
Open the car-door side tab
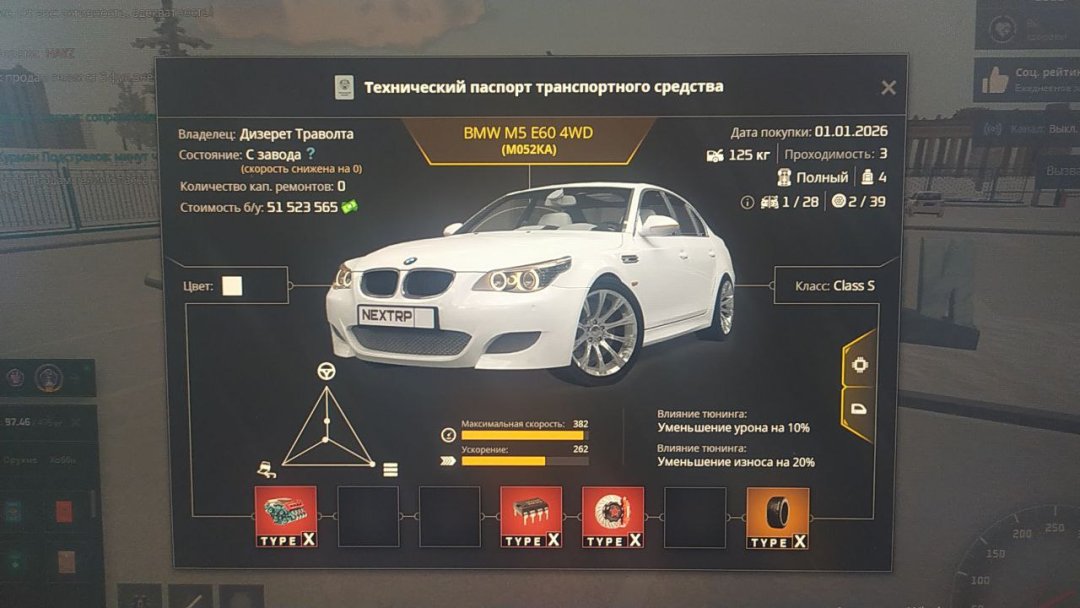tap(860, 408)
